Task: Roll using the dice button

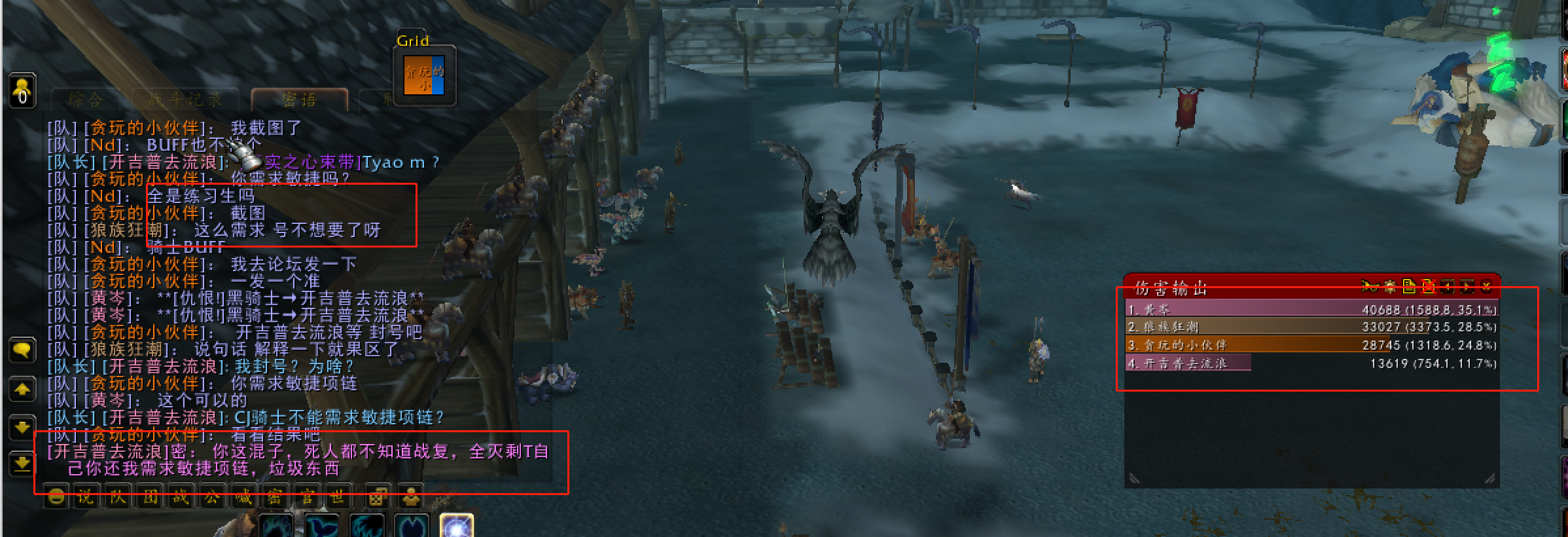Action: 377,498
